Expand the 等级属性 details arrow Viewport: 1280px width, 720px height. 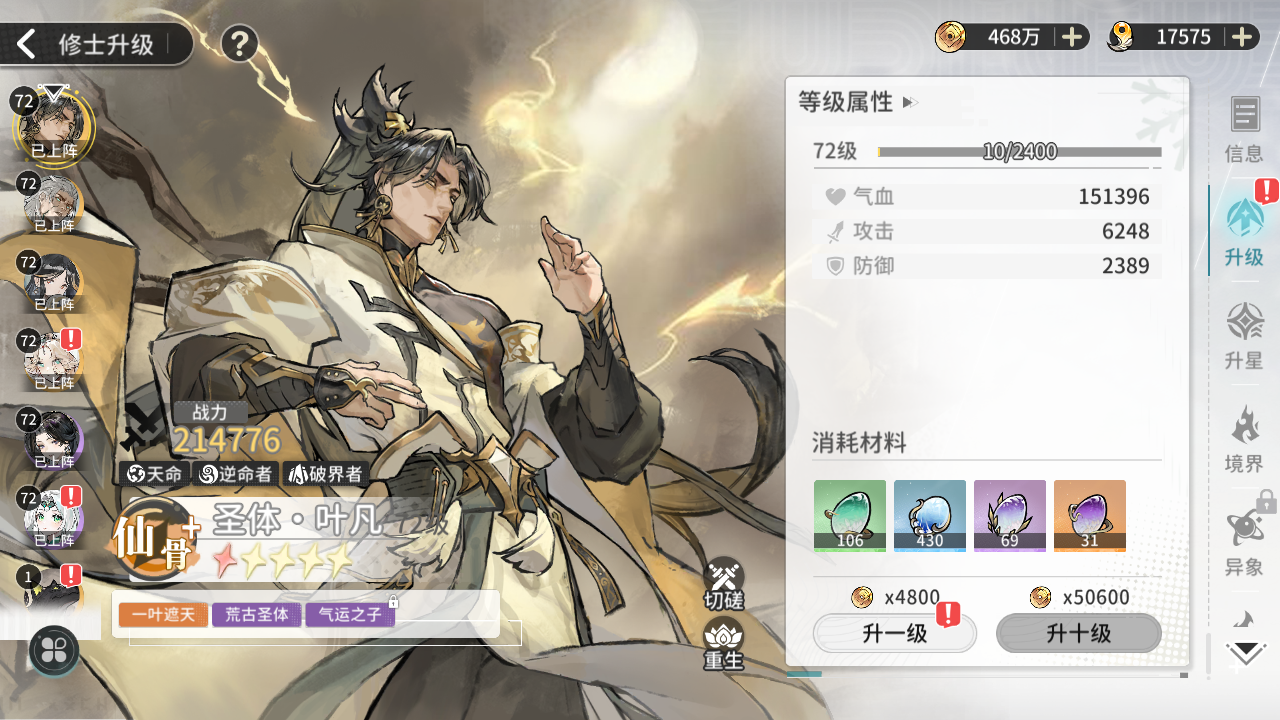point(909,102)
